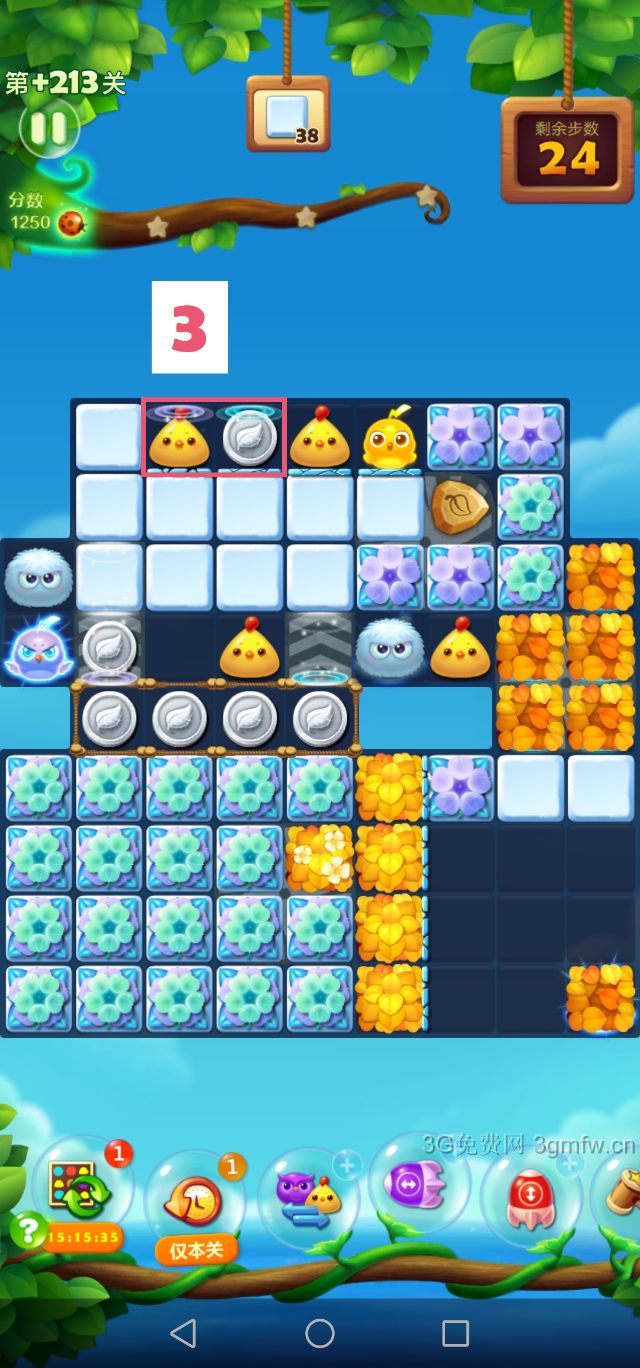Select the glowing purple owl tile
This screenshot has width=640, height=1368.
coord(35,650)
